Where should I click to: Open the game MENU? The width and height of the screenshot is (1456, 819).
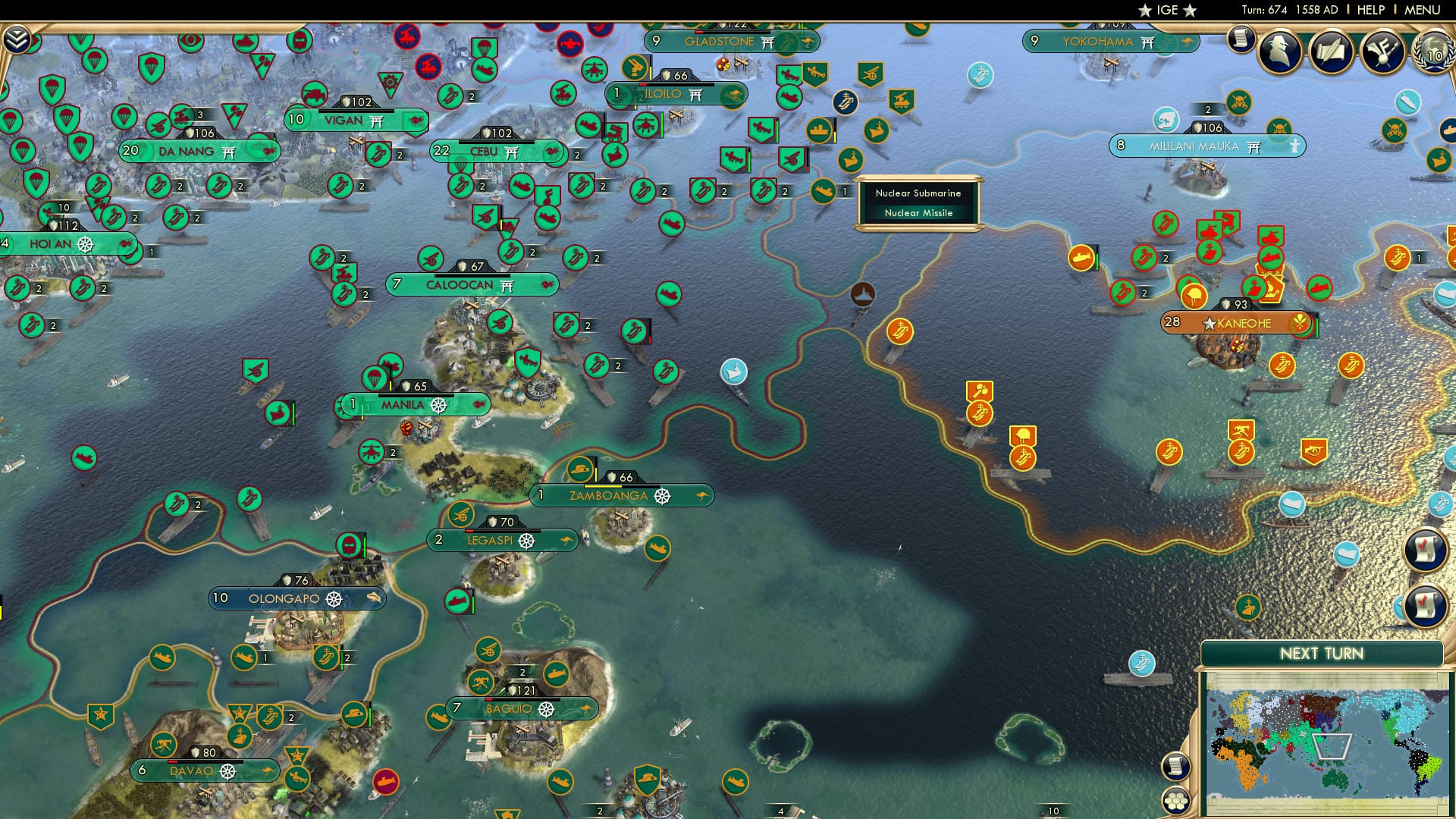click(x=1423, y=9)
